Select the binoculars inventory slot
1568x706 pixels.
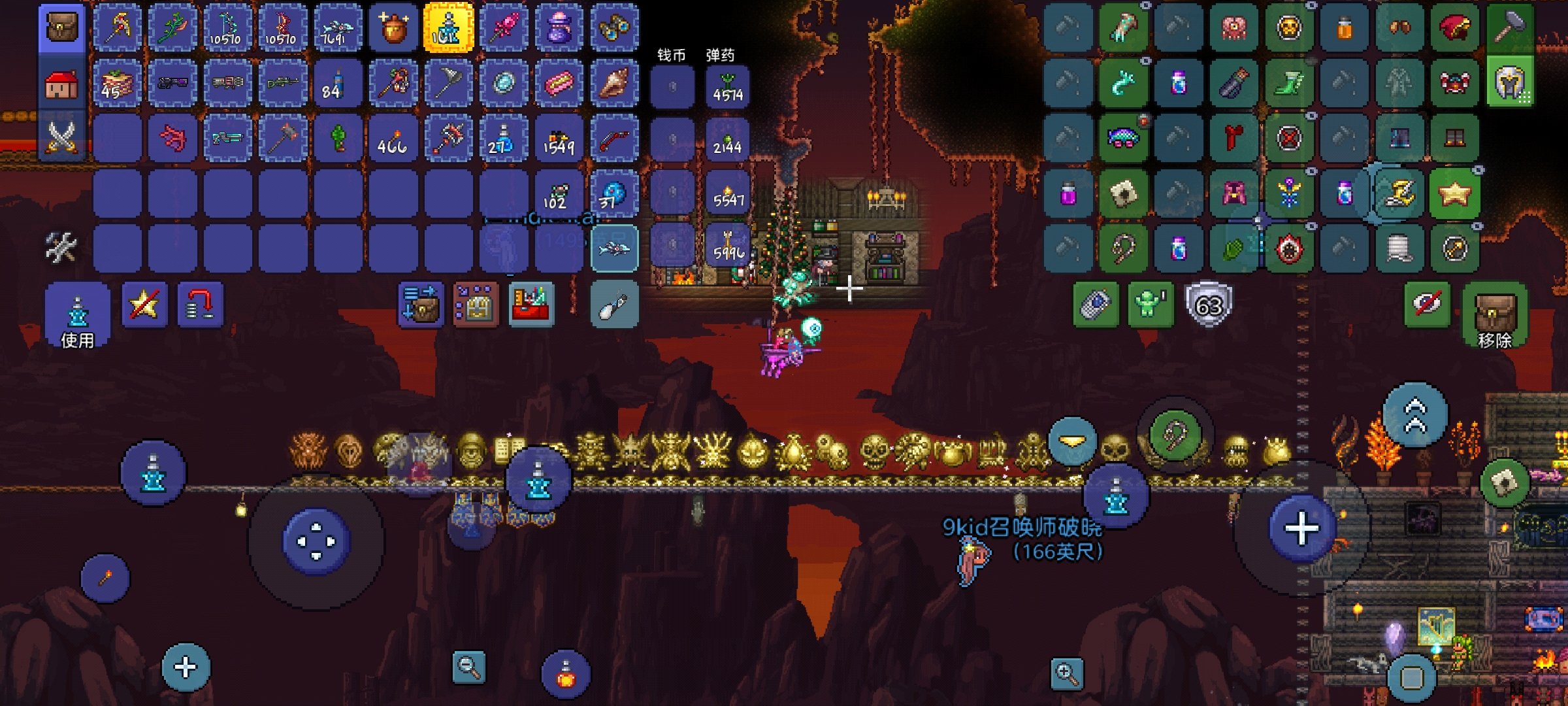614,28
